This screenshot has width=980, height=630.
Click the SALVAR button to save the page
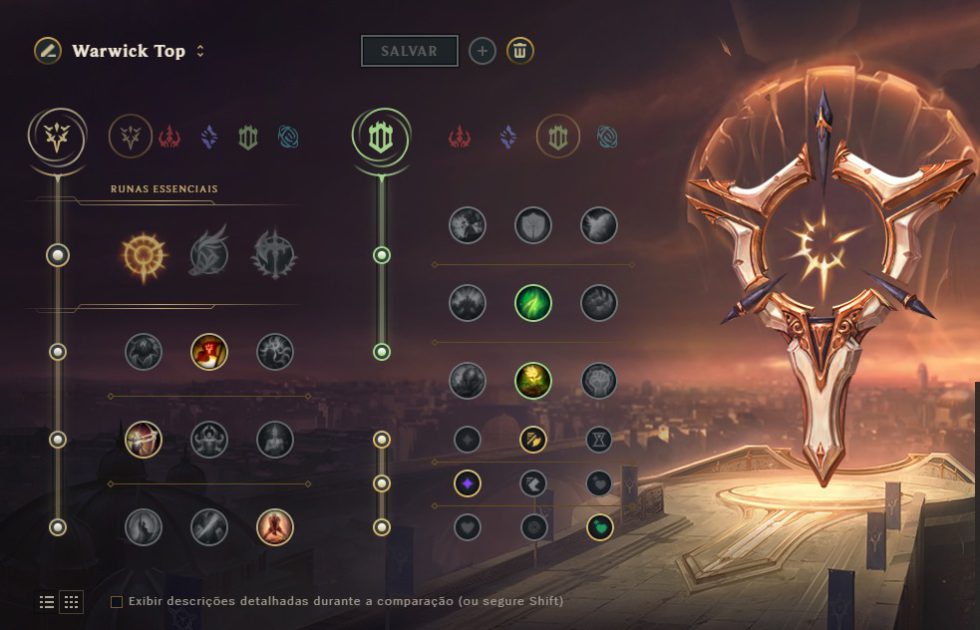(409, 51)
